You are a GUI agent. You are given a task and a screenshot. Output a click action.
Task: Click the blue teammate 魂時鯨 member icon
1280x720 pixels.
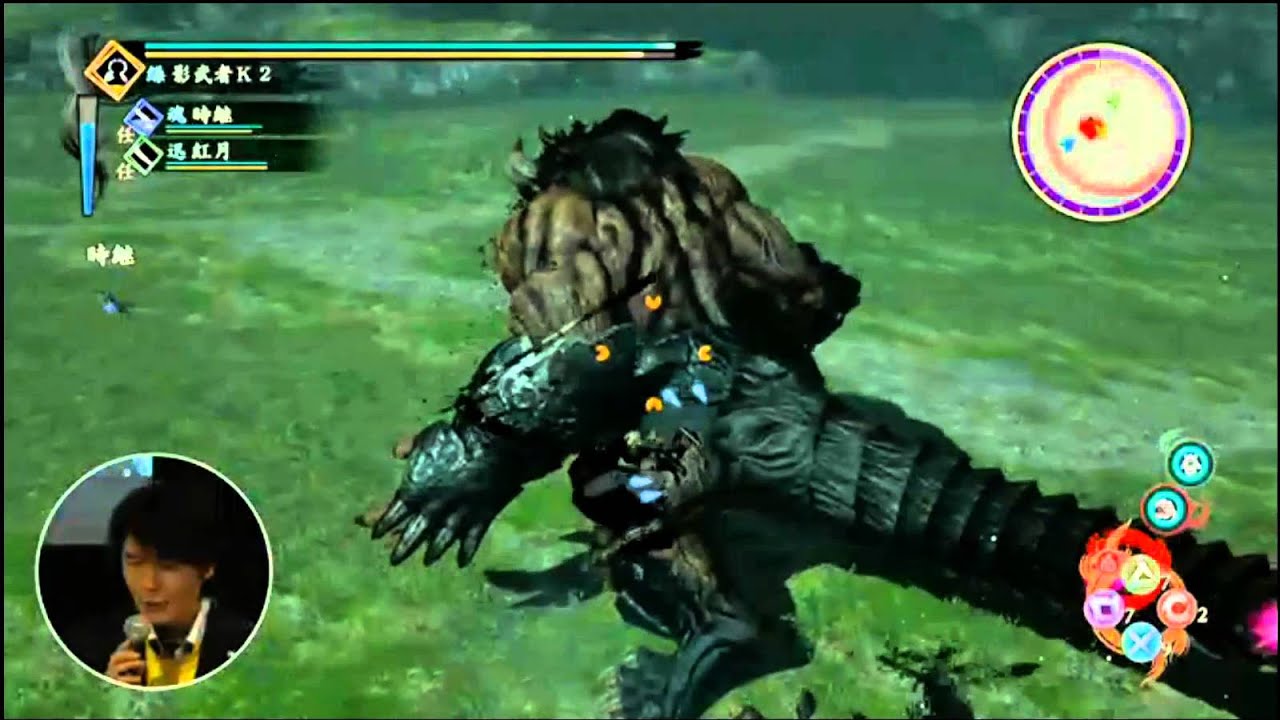tap(143, 117)
